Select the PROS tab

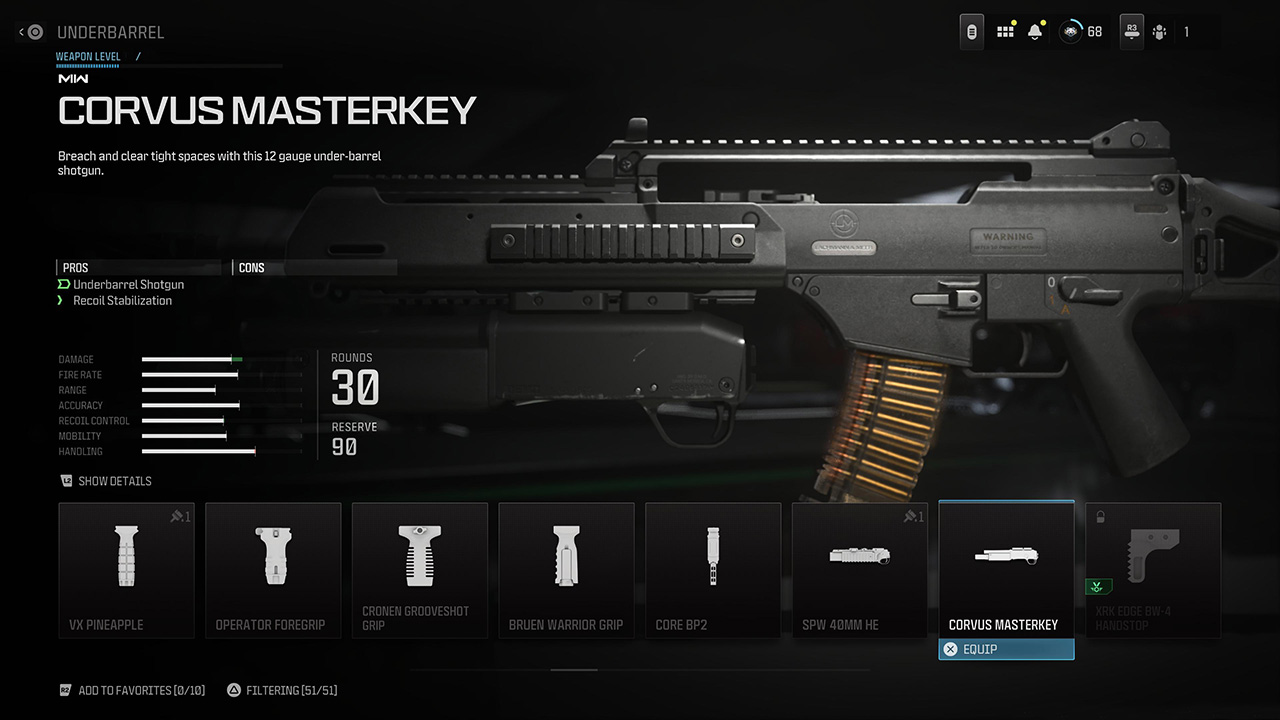tap(73, 267)
